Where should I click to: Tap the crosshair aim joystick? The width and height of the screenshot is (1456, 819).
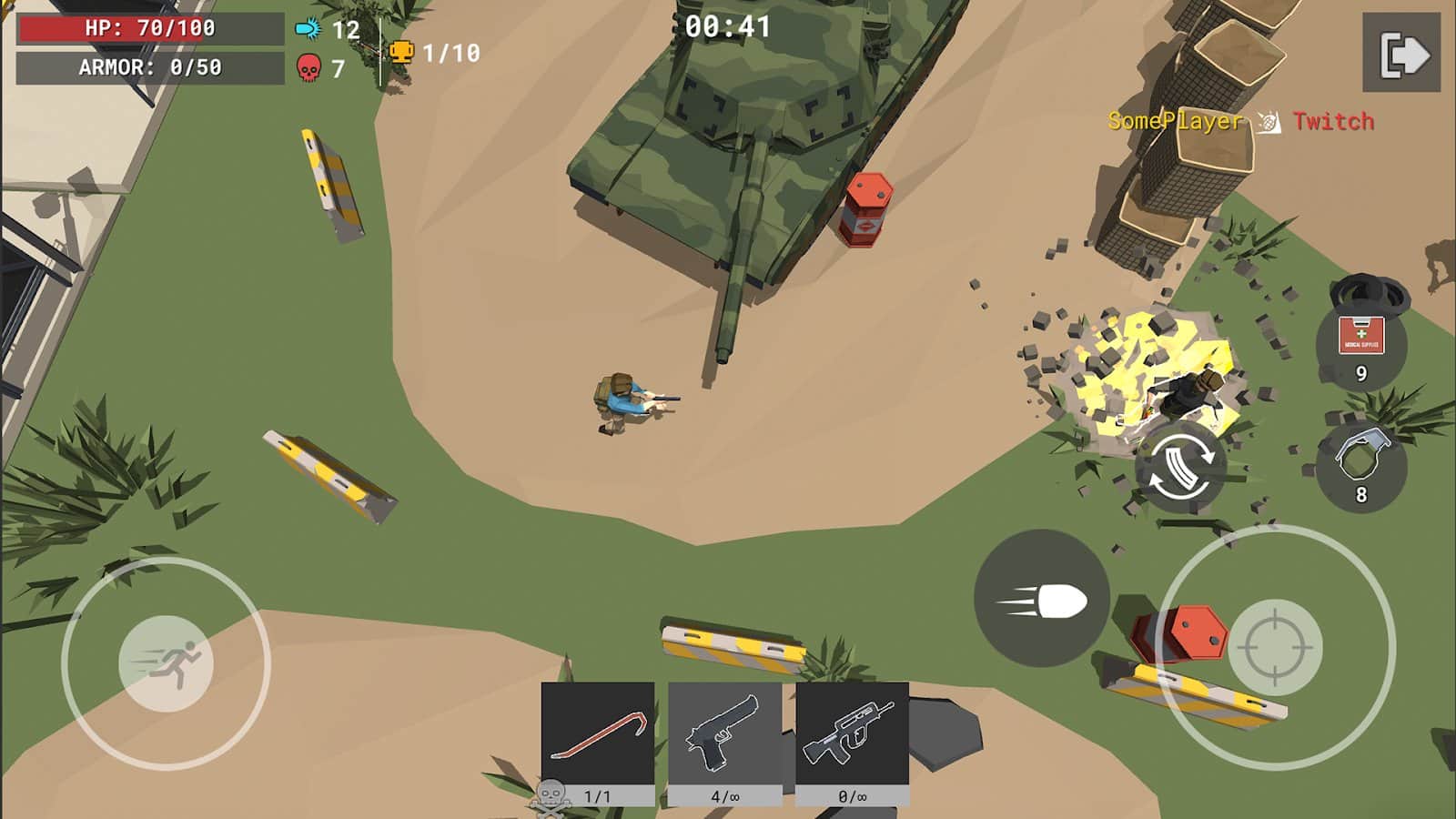1275,648
